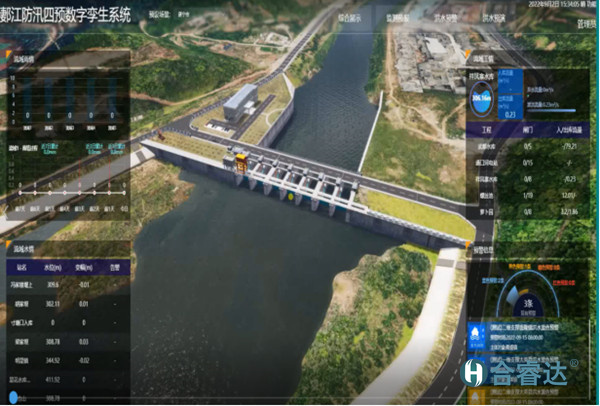Click the 告警 column header in station table

(x=113, y=268)
